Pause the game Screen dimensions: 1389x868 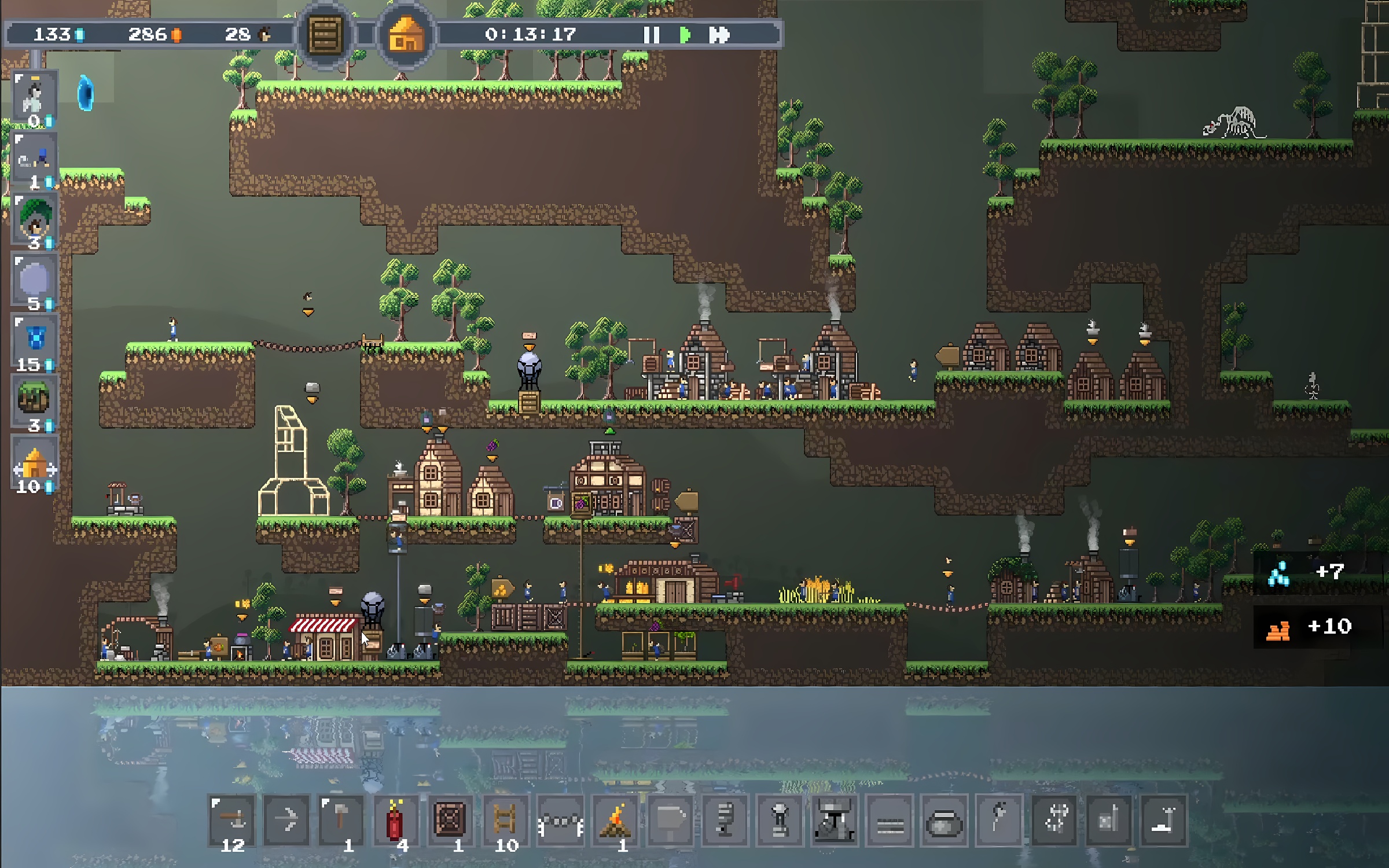pos(651,35)
